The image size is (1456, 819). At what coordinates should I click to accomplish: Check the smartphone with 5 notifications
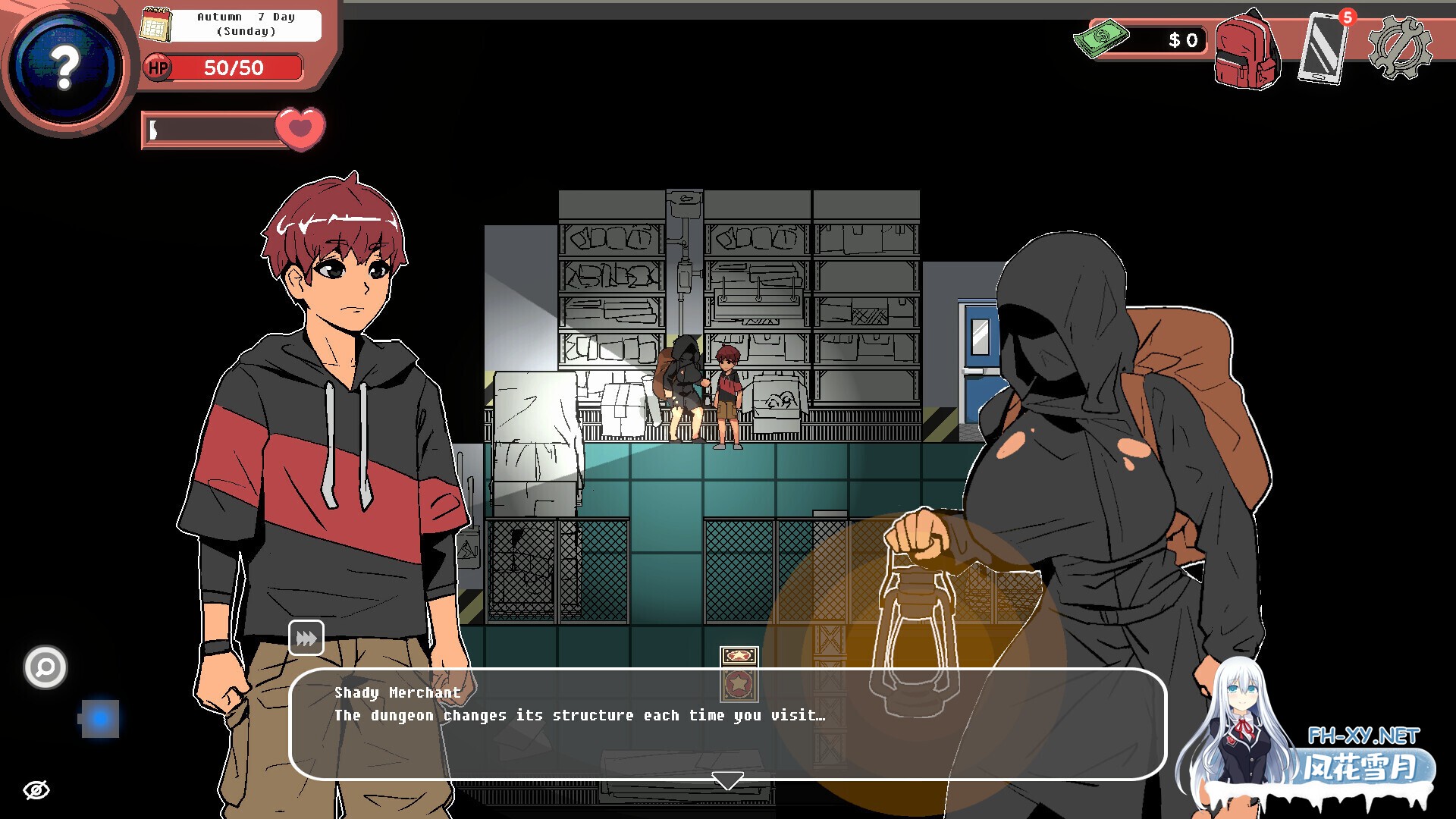[1324, 49]
